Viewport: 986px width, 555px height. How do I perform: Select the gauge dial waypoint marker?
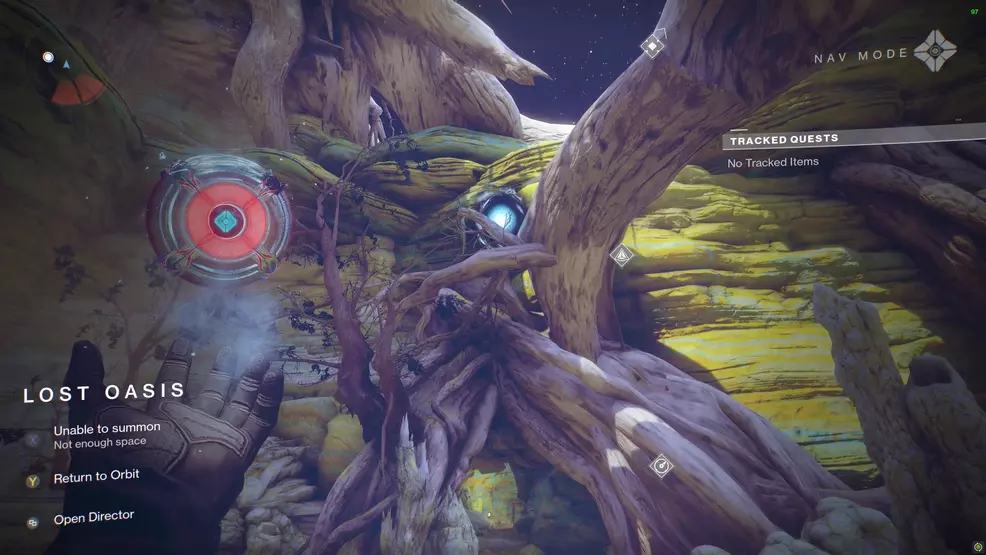click(x=660, y=465)
